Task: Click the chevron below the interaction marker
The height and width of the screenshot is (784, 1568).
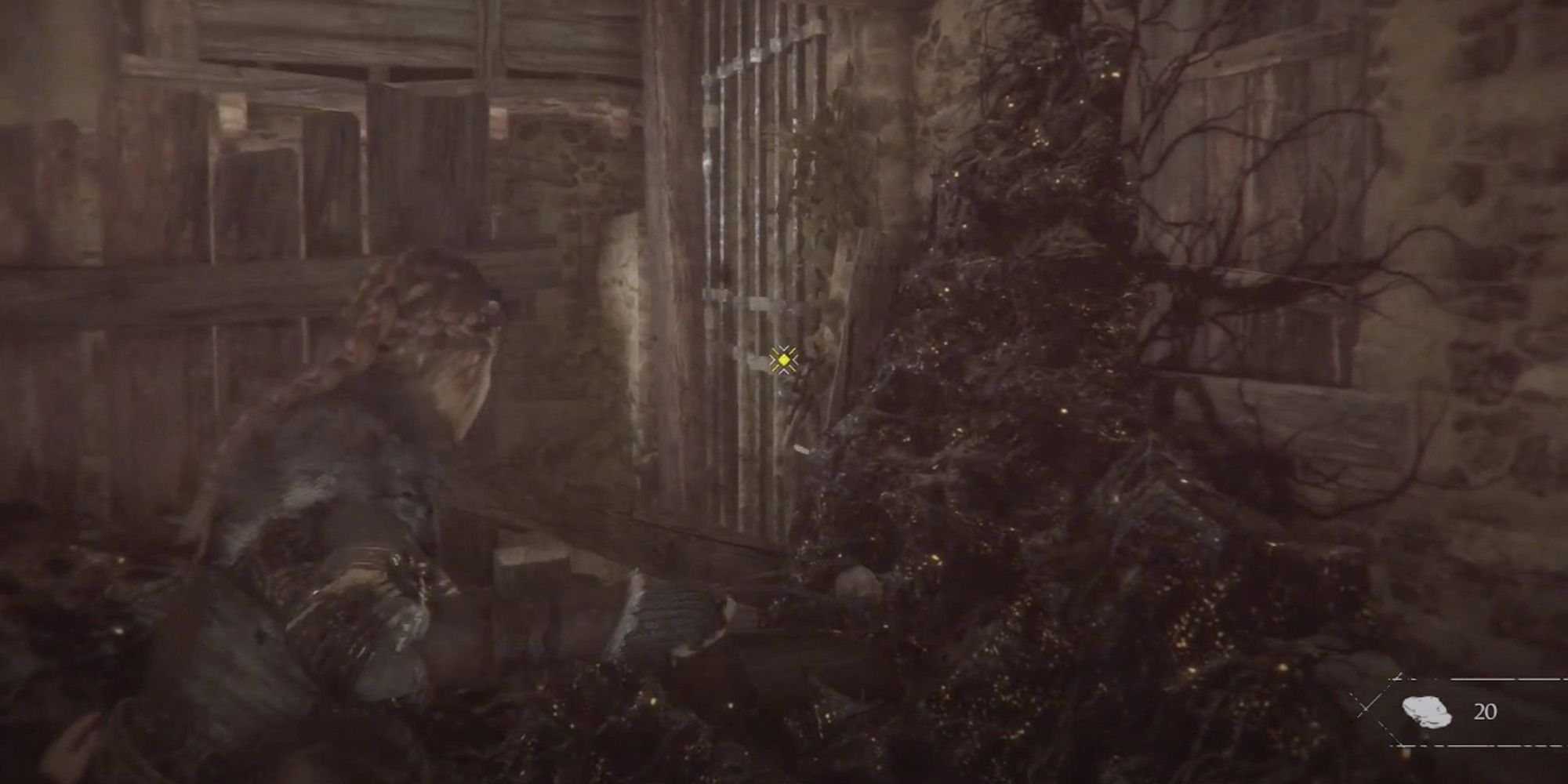Action: pos(784,372)
